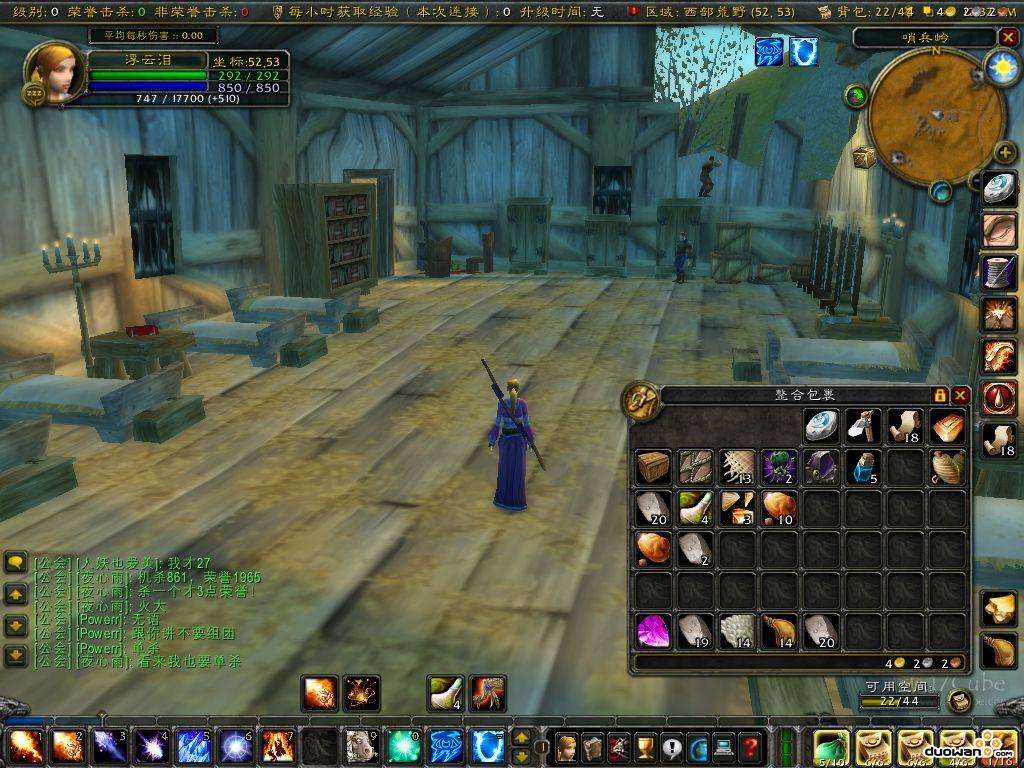Pick the purple gem in the bag
This screenshot has width=1024, height=768.
[x=653, y=630]
